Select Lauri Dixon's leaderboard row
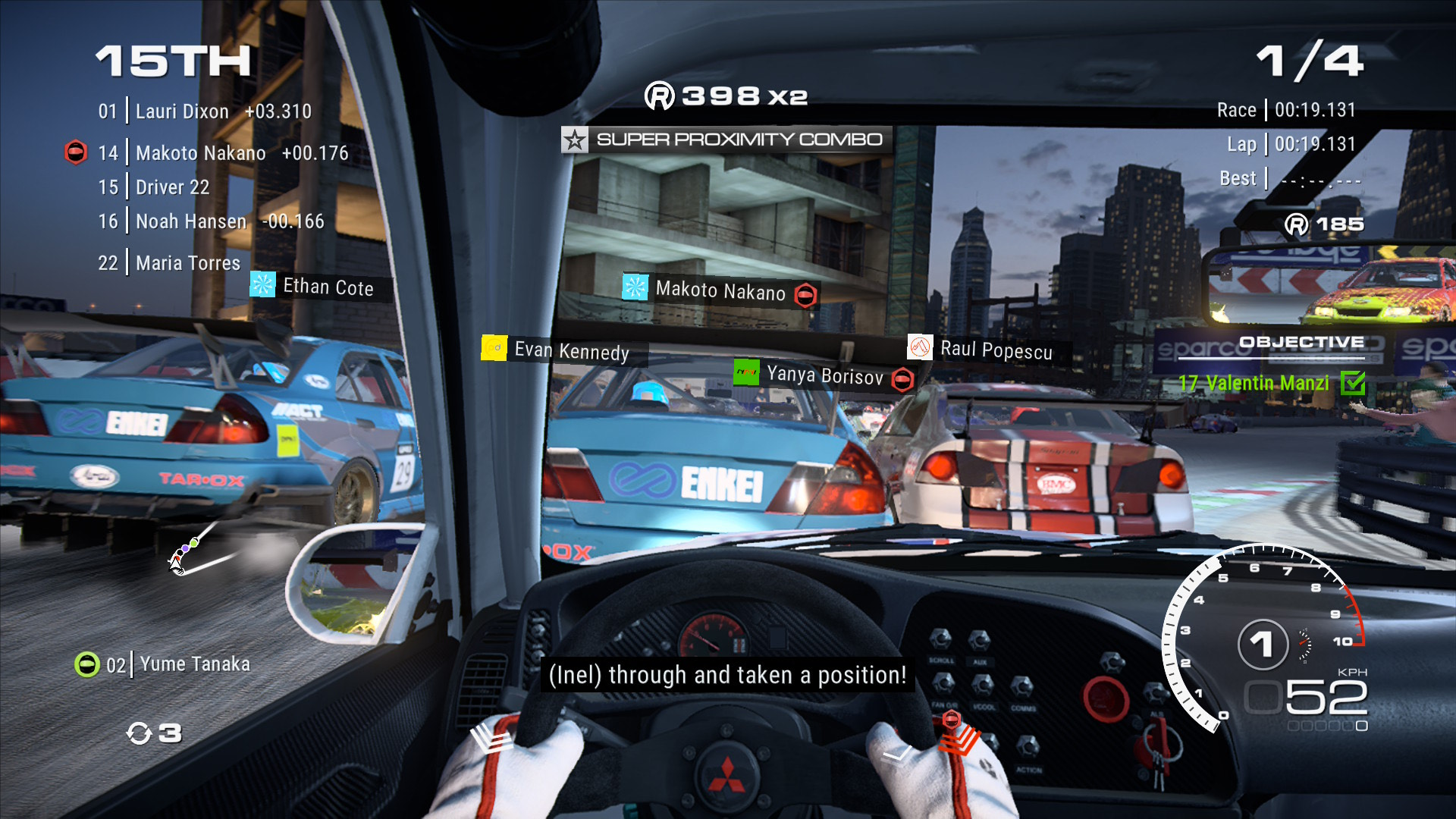1456x819 pixels. point(205,111)
